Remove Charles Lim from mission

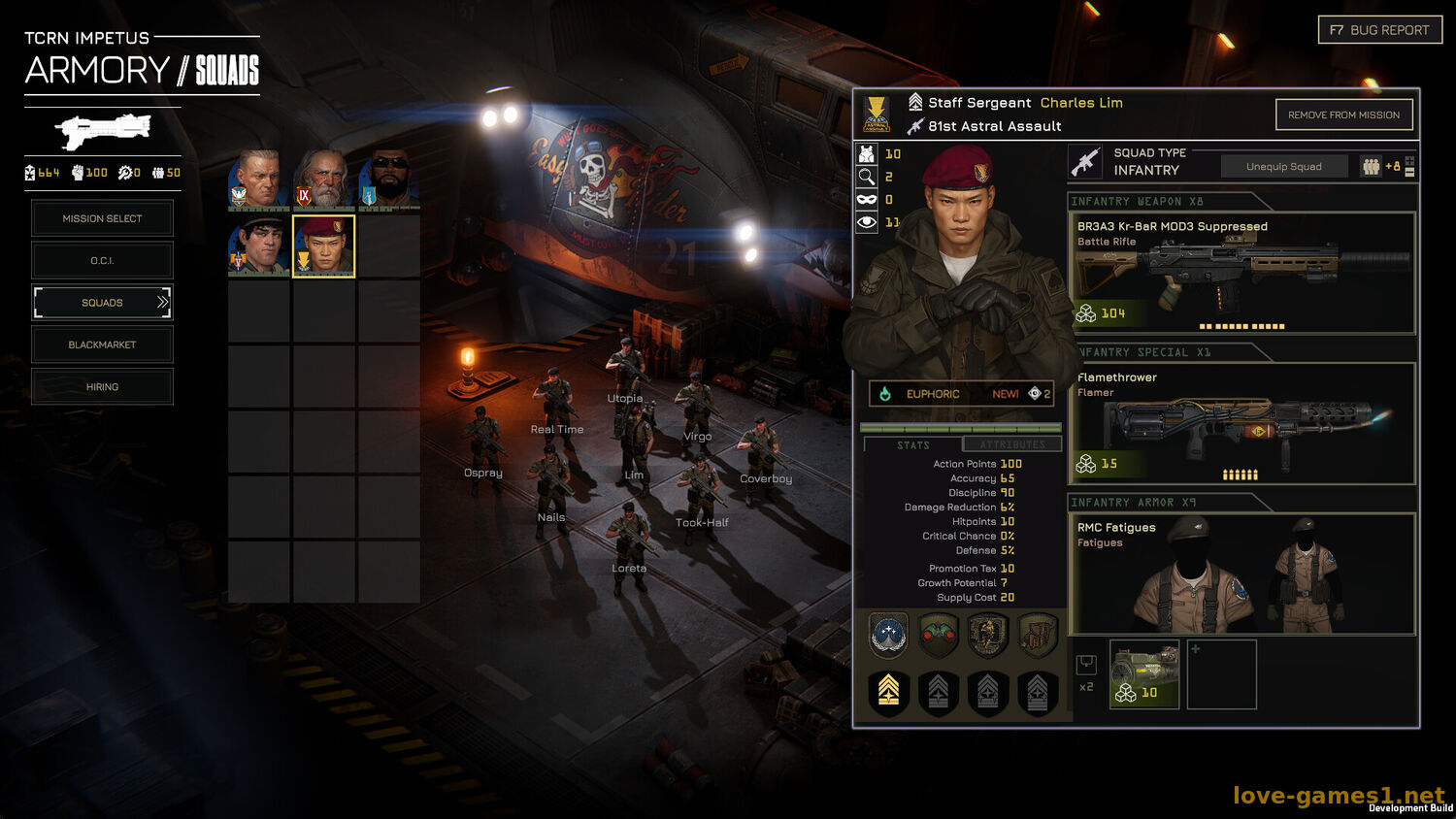coord(1343,115)
